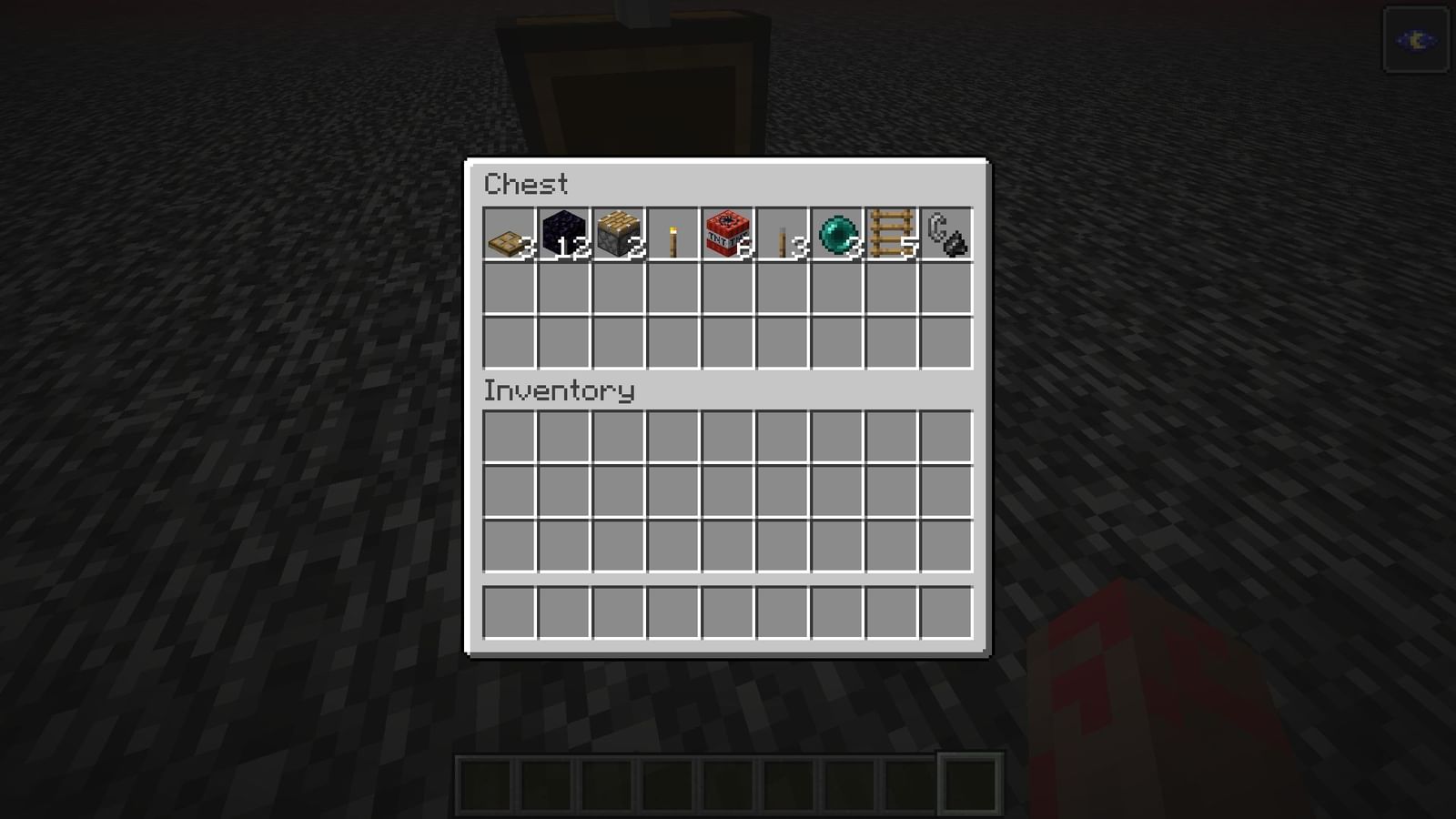Pick up the stack of 12 obsidian
The image size is (1456, 819).
click(565, 235)
